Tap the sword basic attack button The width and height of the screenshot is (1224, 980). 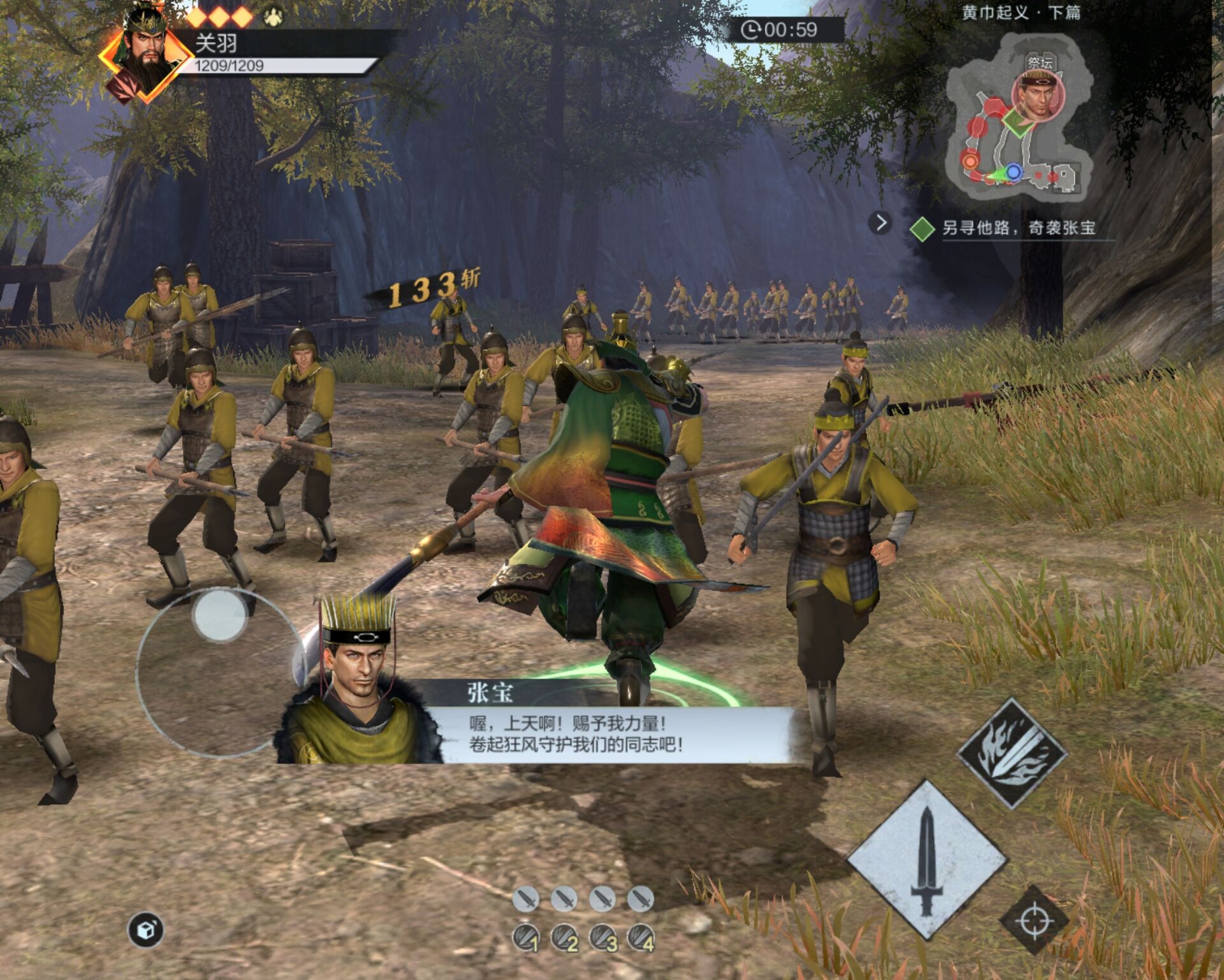pyautogui.click(x=927, y=860)
